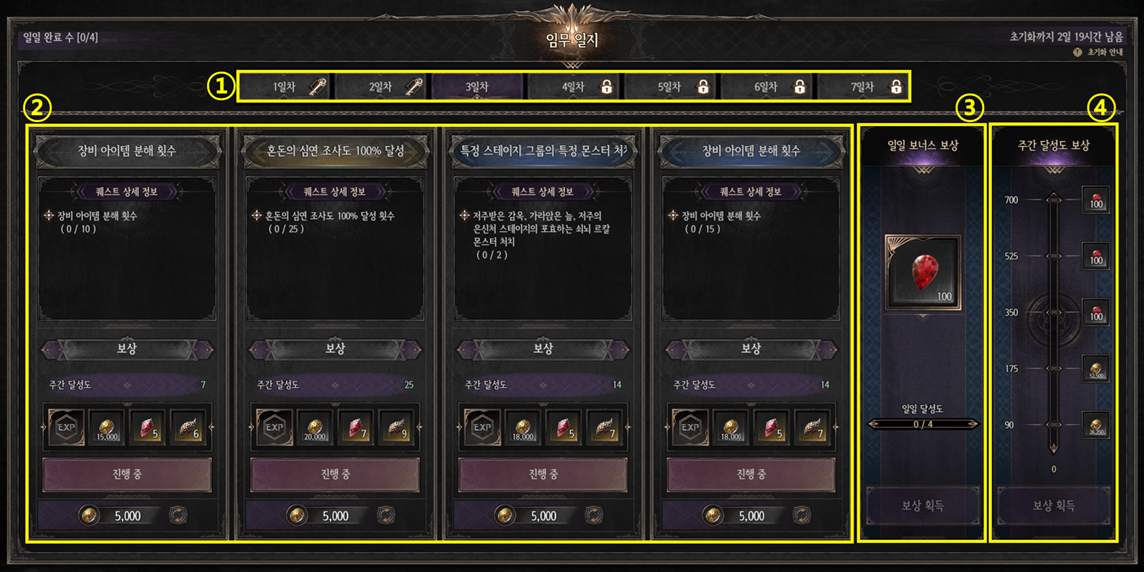Inspect the 20,000 gold reward icon
This screenshot has width=1144, height=572.
coord(314,426)
